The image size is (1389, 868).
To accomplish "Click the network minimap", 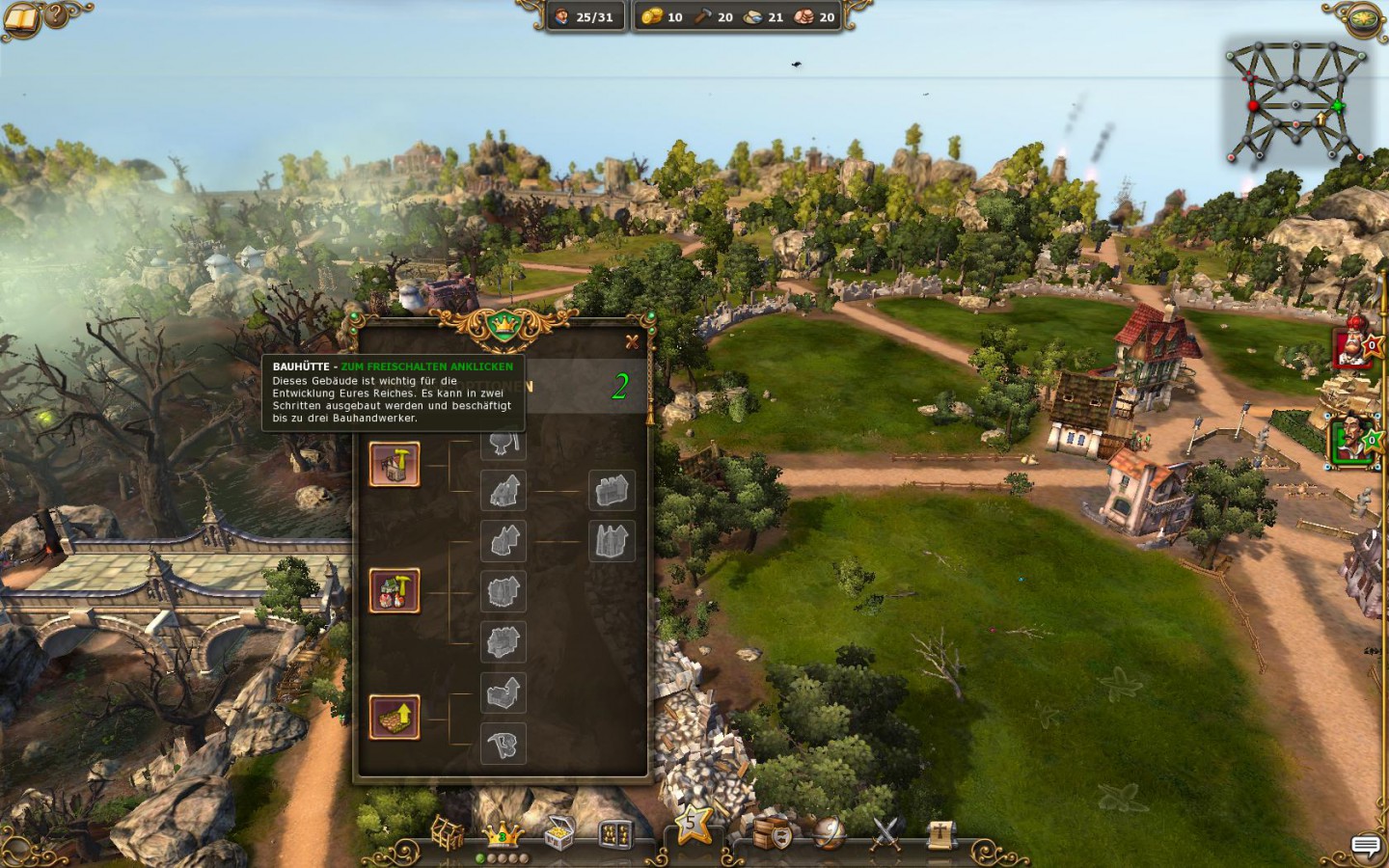I will 1295,103.
